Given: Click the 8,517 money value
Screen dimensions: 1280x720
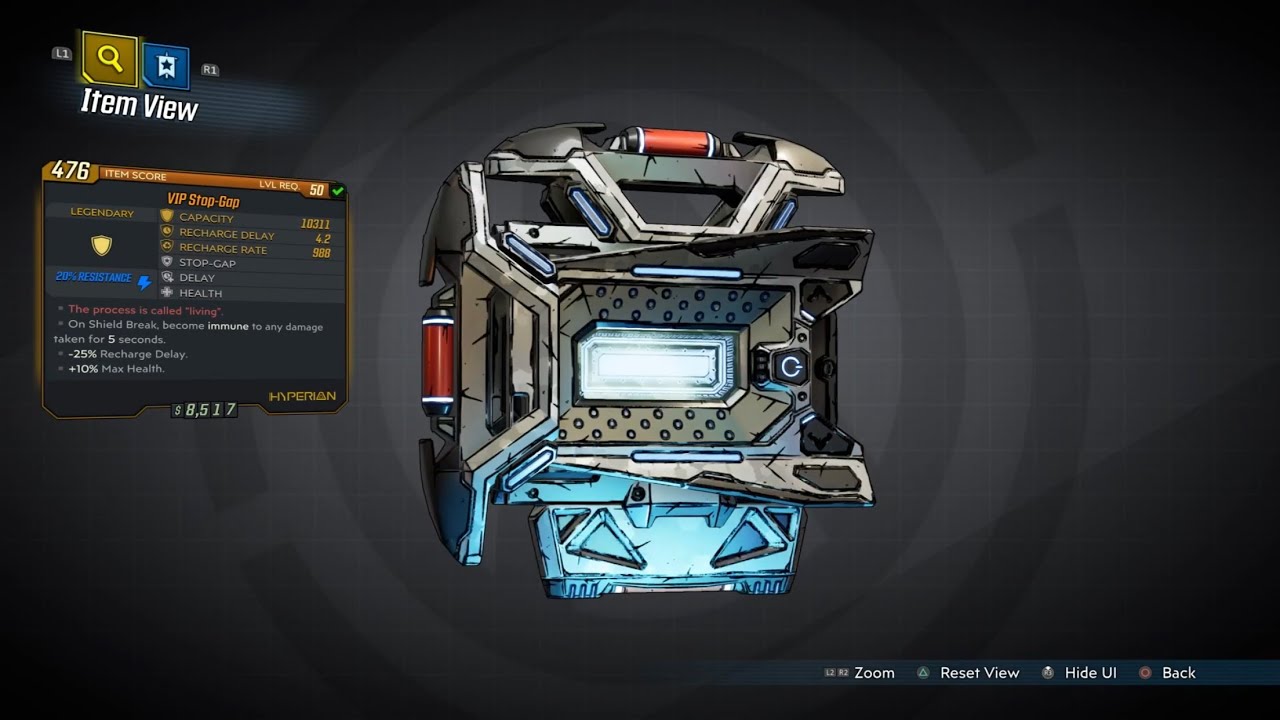Looking at the screenshot, I should point(207,408).
